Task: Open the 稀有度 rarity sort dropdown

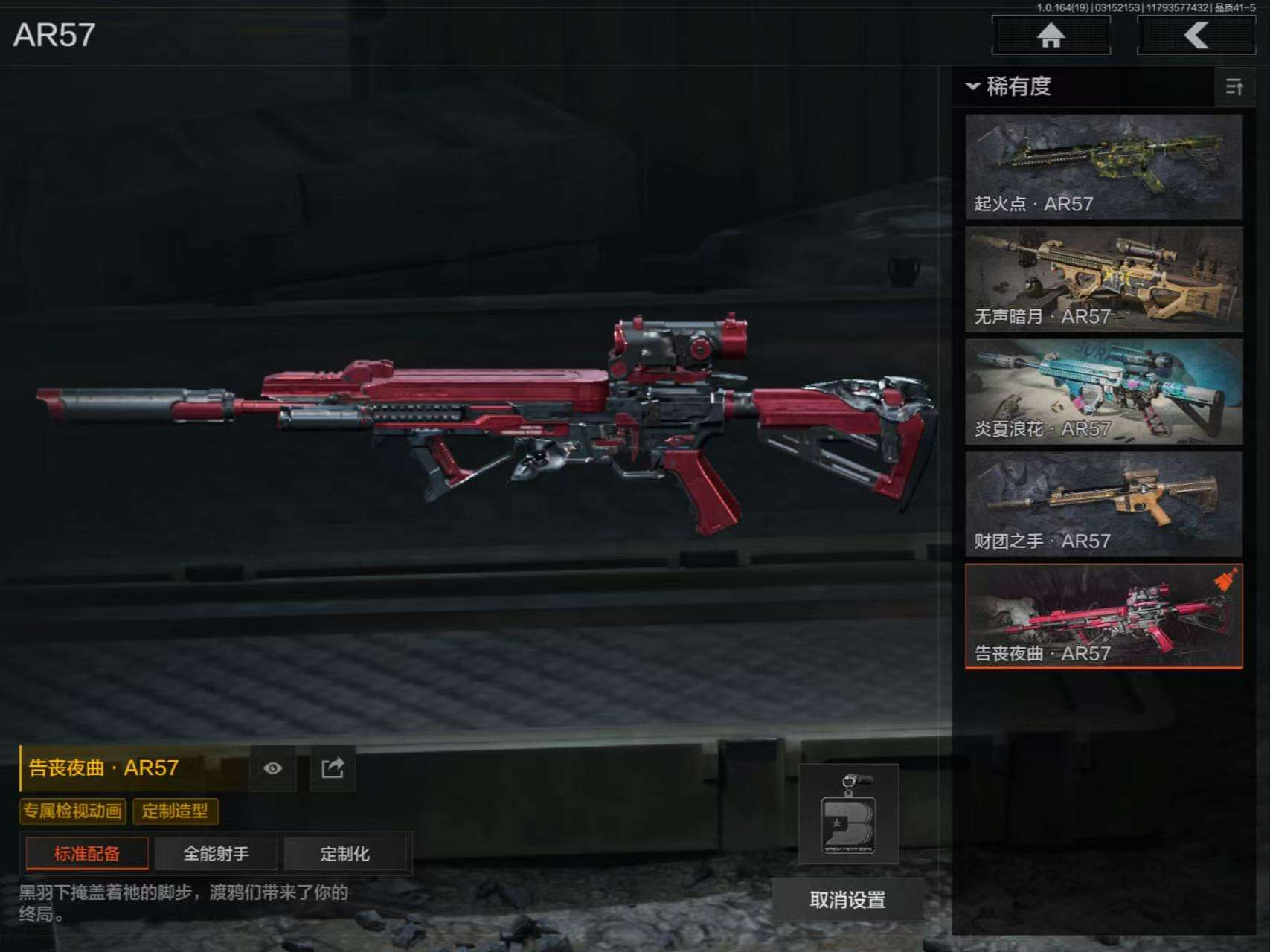Action: 1009,86
